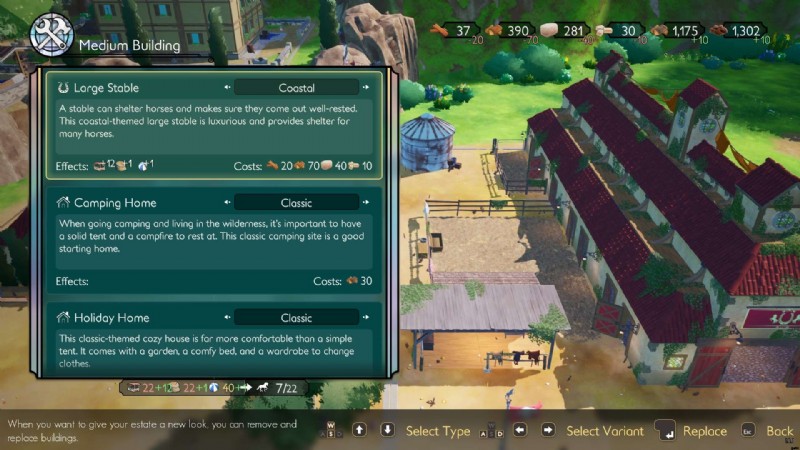Click the Coastal variant selector for Large Stable
This screenshot has width=800, height=450.
click(x=297, y=88)
